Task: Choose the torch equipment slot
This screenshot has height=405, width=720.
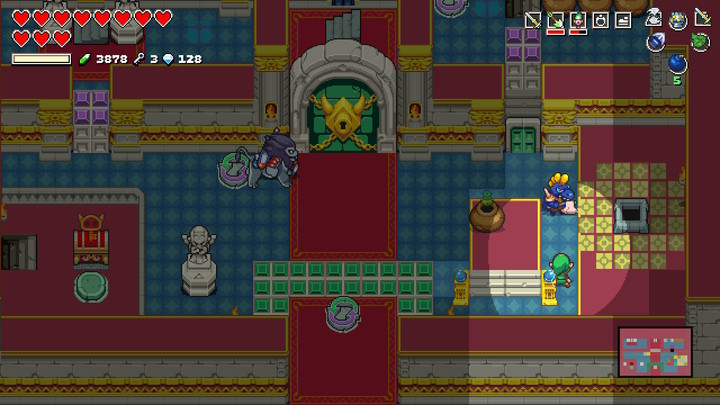Action: click(x=578, y=19)
